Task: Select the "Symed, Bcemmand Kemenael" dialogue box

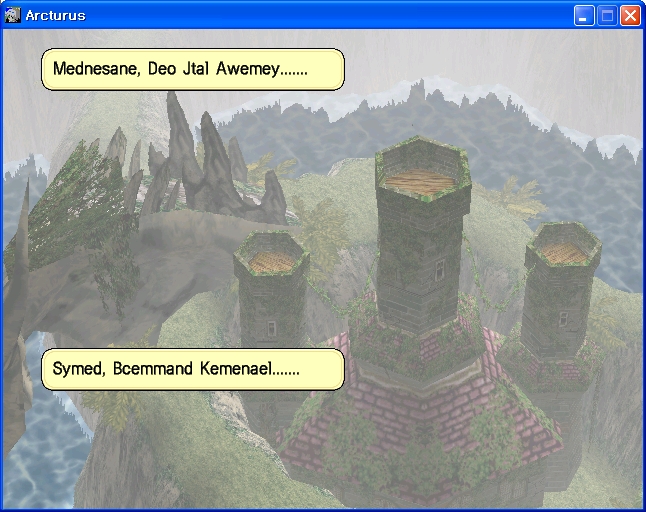Action: click(x=192, y=370)
